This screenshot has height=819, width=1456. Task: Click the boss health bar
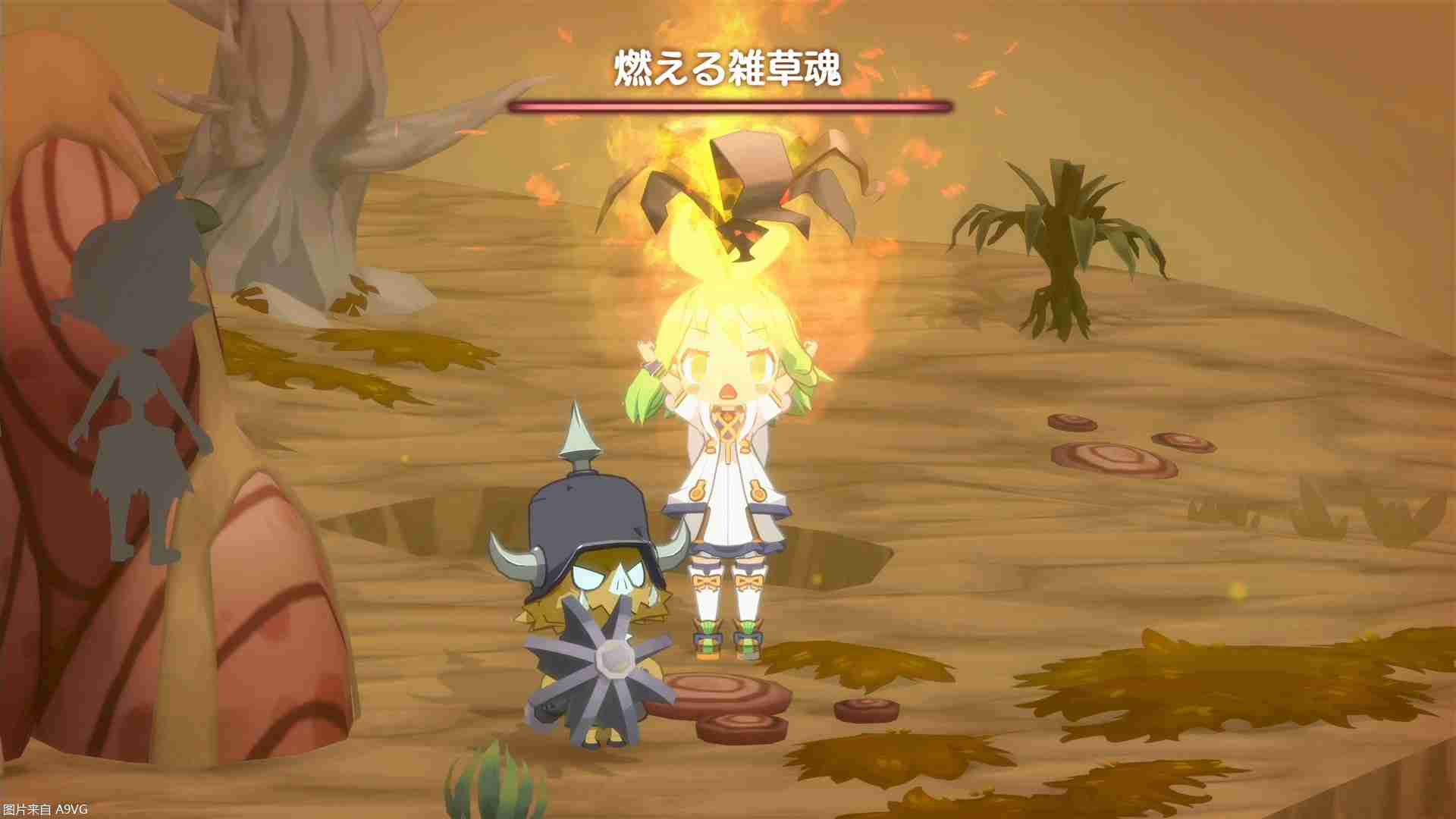click(726, 106)
